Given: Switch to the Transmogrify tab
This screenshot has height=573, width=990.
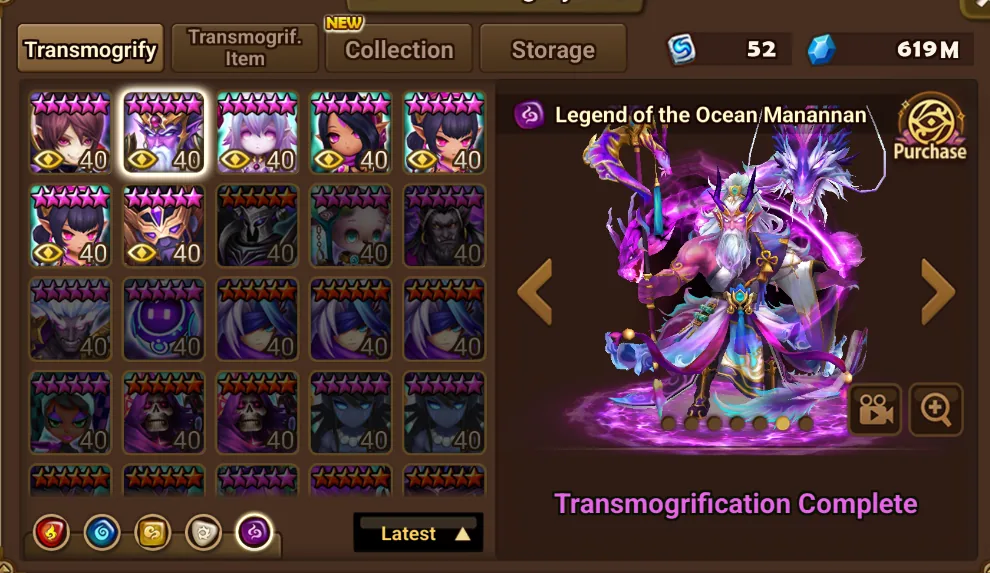Looking at the screenshot, I should pyautogui.click(x=90, y=49).
